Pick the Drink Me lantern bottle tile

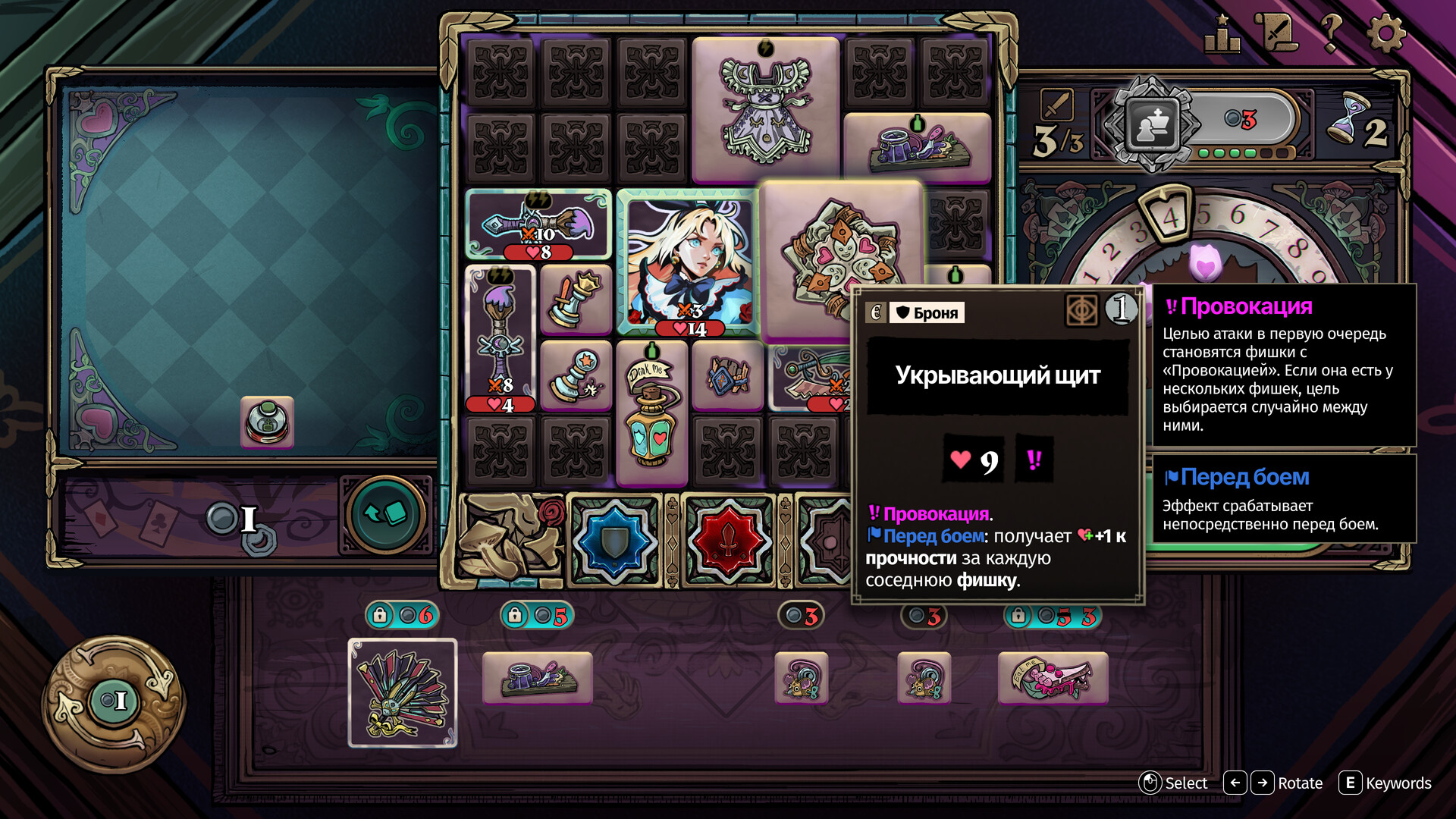[651, 413]
